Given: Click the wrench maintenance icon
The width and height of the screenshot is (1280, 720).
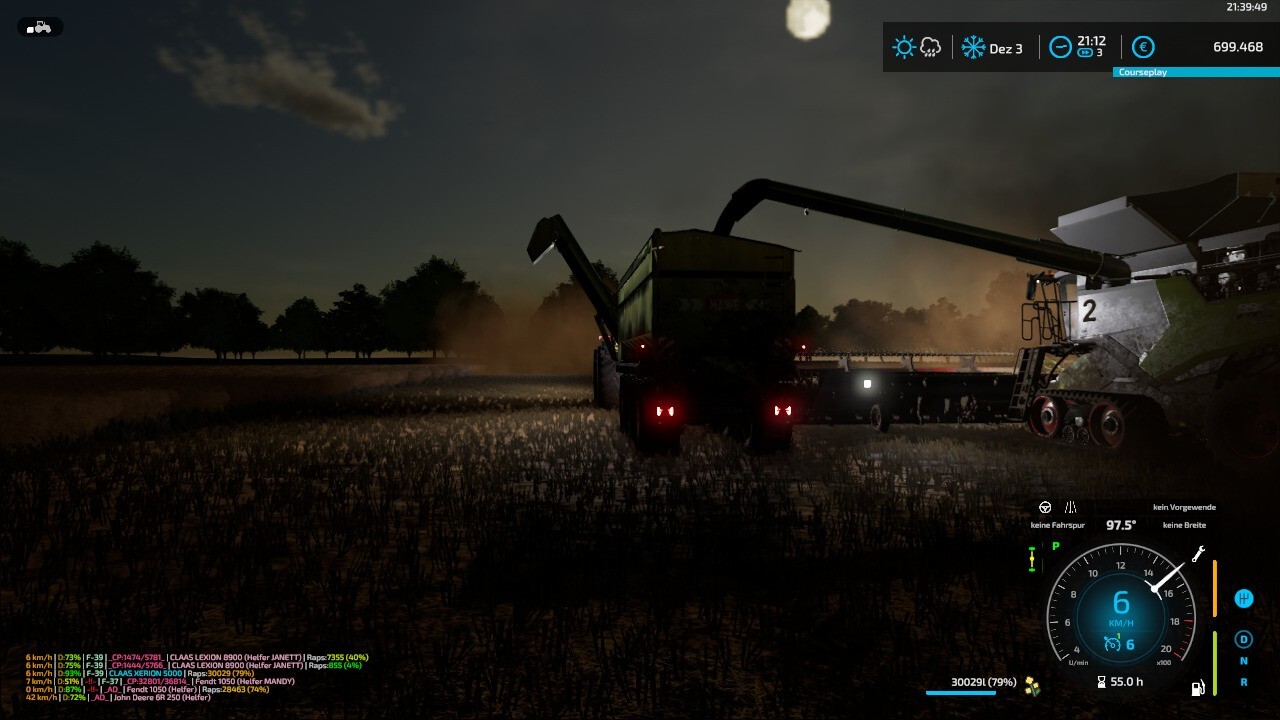Looking at the screenshot, I should click(x=1199, y=553).
